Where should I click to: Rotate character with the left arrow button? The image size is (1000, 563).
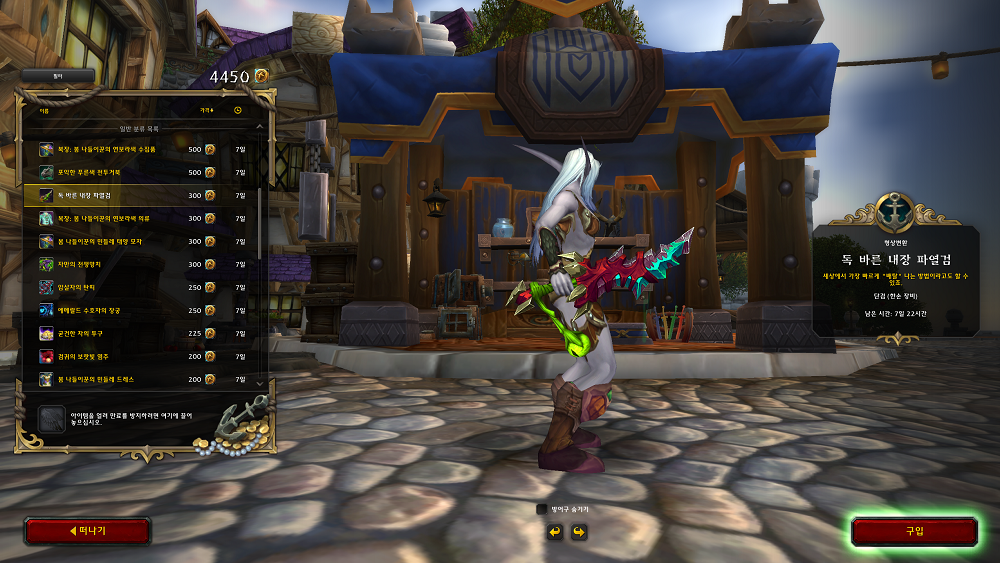pos(555,531)
